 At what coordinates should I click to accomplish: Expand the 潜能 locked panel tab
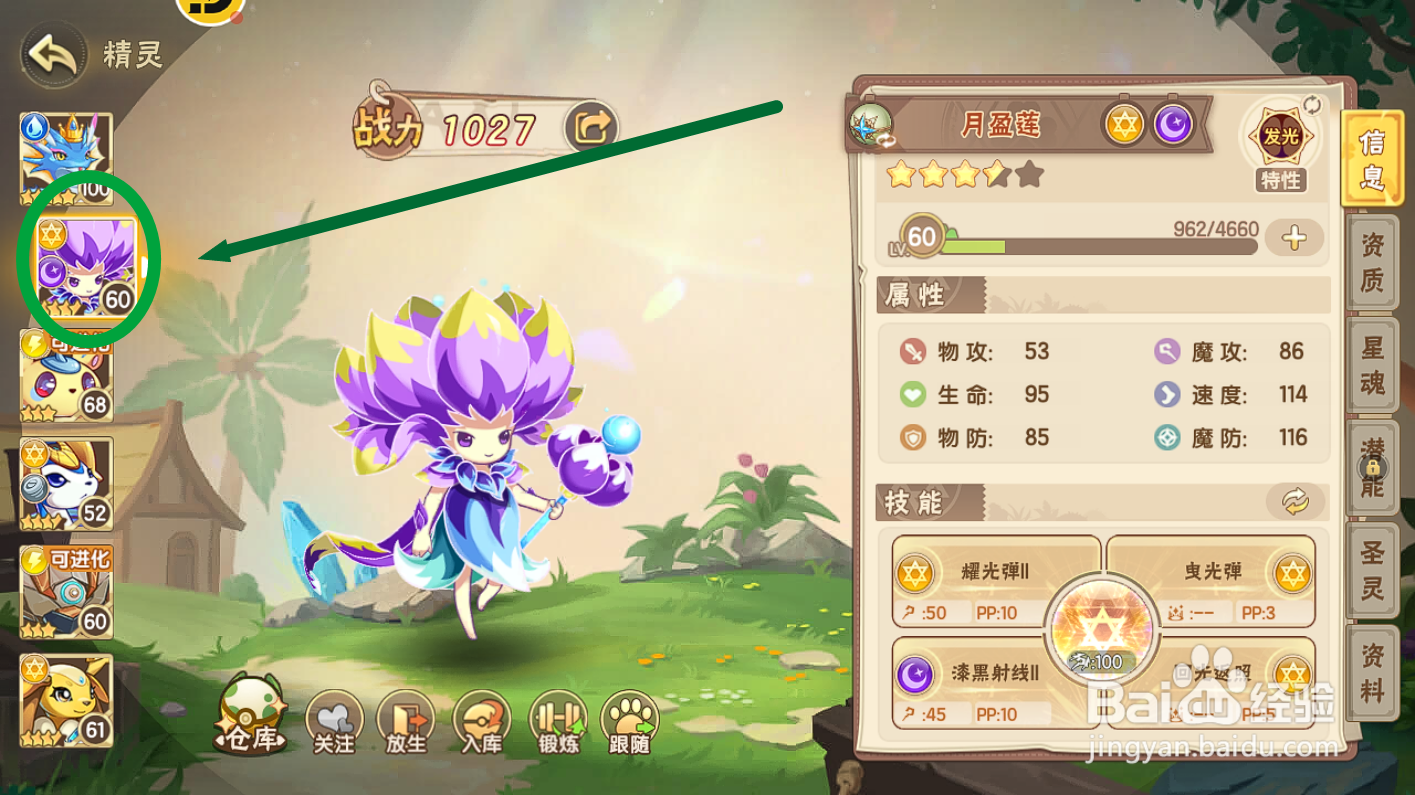(1373, 467)
